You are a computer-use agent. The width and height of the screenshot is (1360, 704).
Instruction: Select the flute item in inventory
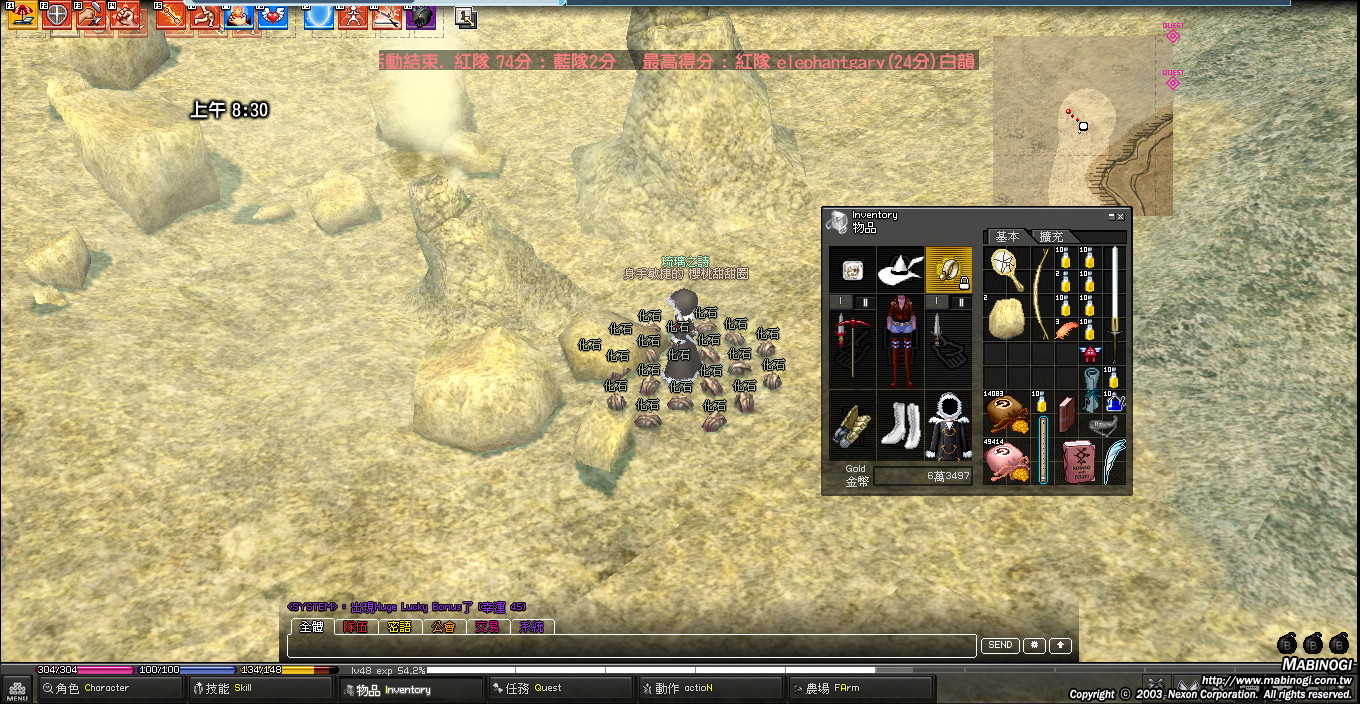[1043, 450]
